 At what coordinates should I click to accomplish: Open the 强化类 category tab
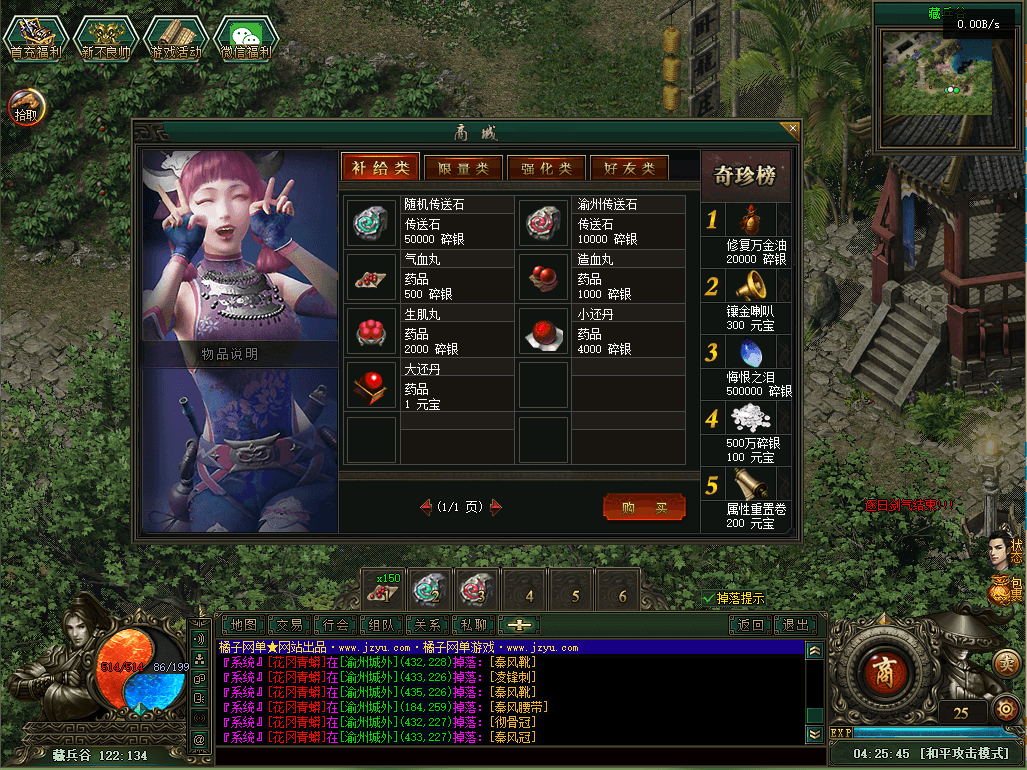click(546, 168)
